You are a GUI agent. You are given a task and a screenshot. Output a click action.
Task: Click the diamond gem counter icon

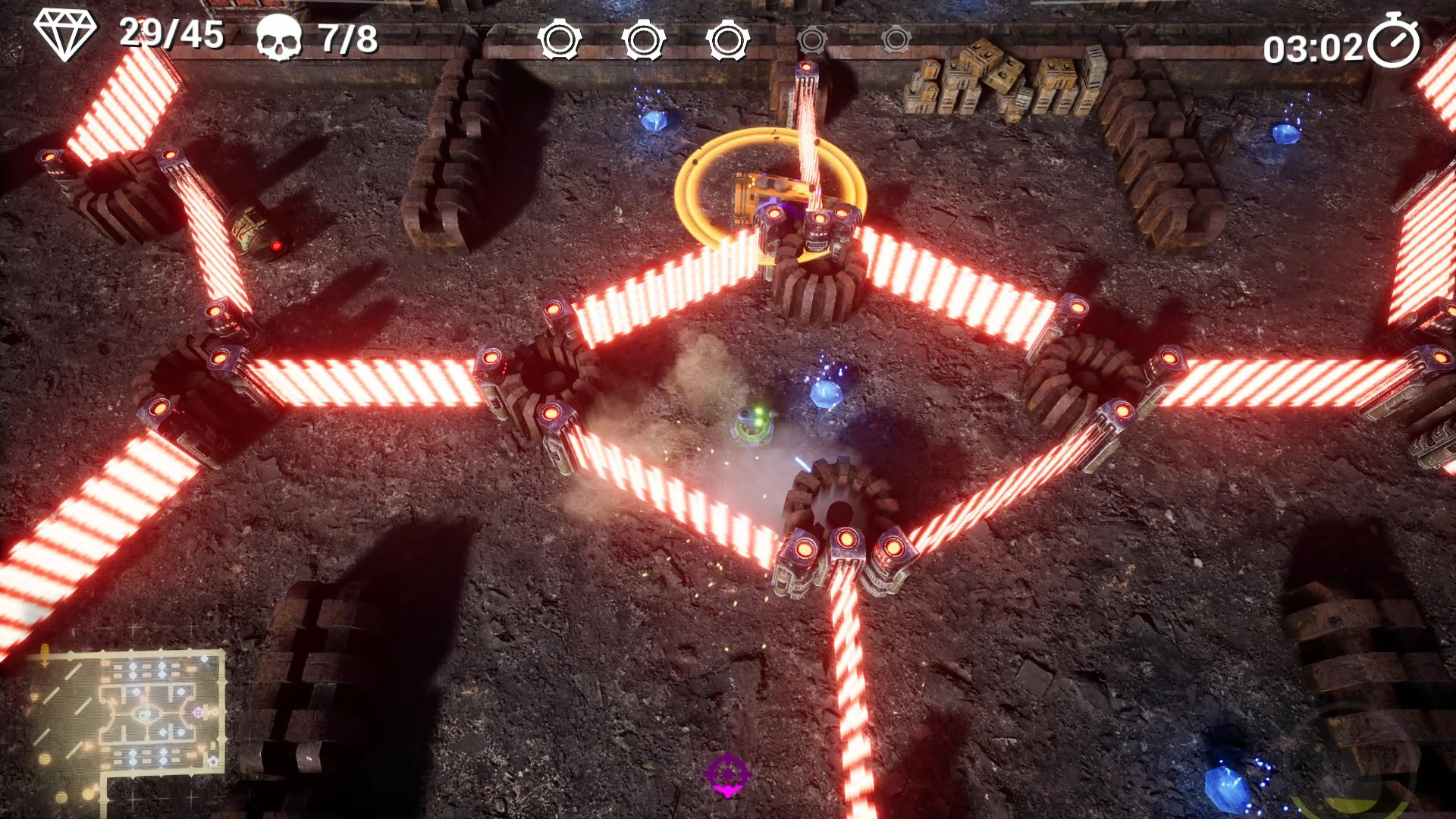point(65,34)
